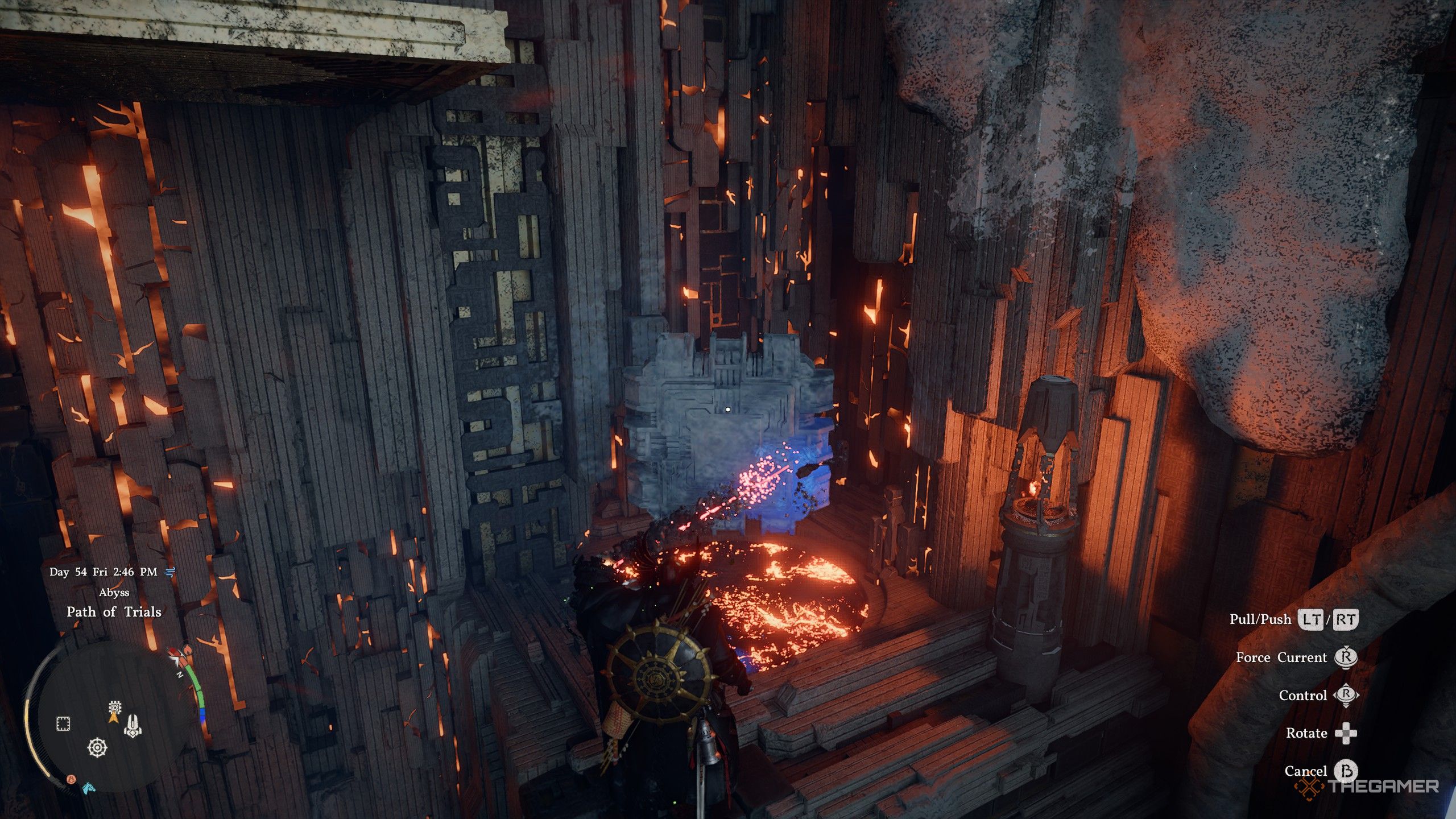Click the blue wind weather icon
1456x819 pixels.
pos(169,572)
